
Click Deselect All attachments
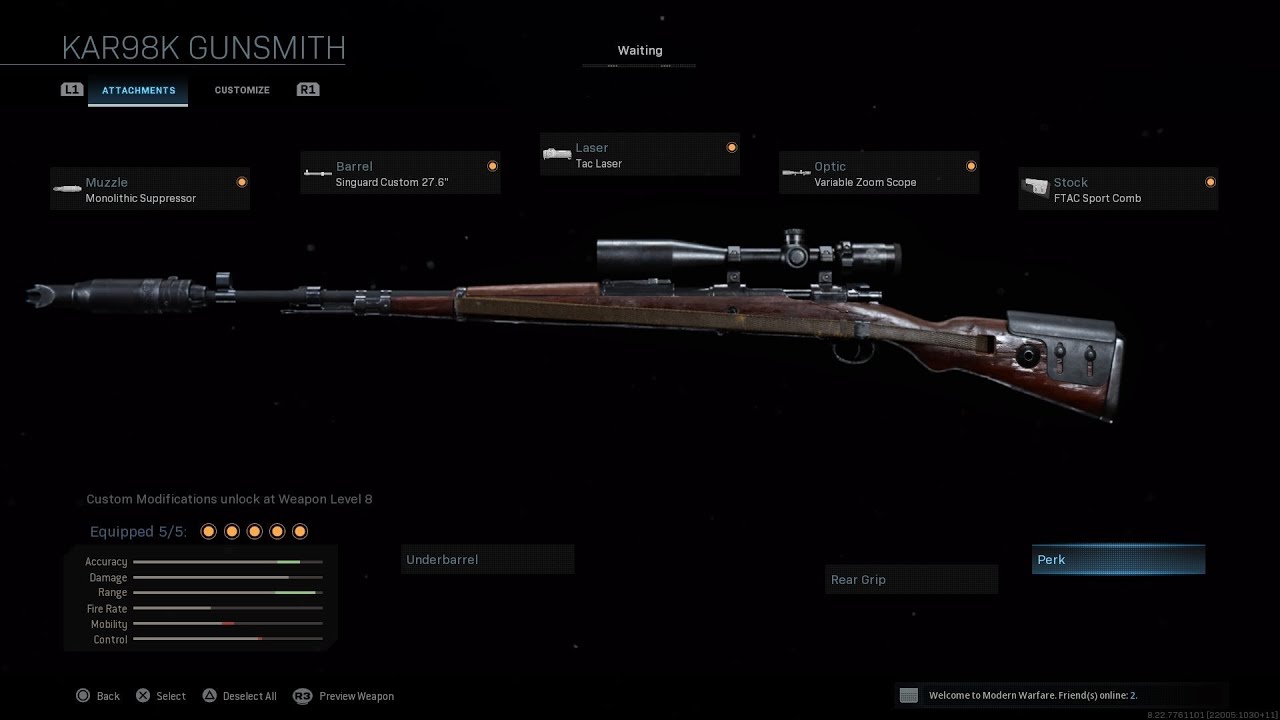(x=239, y=696)
